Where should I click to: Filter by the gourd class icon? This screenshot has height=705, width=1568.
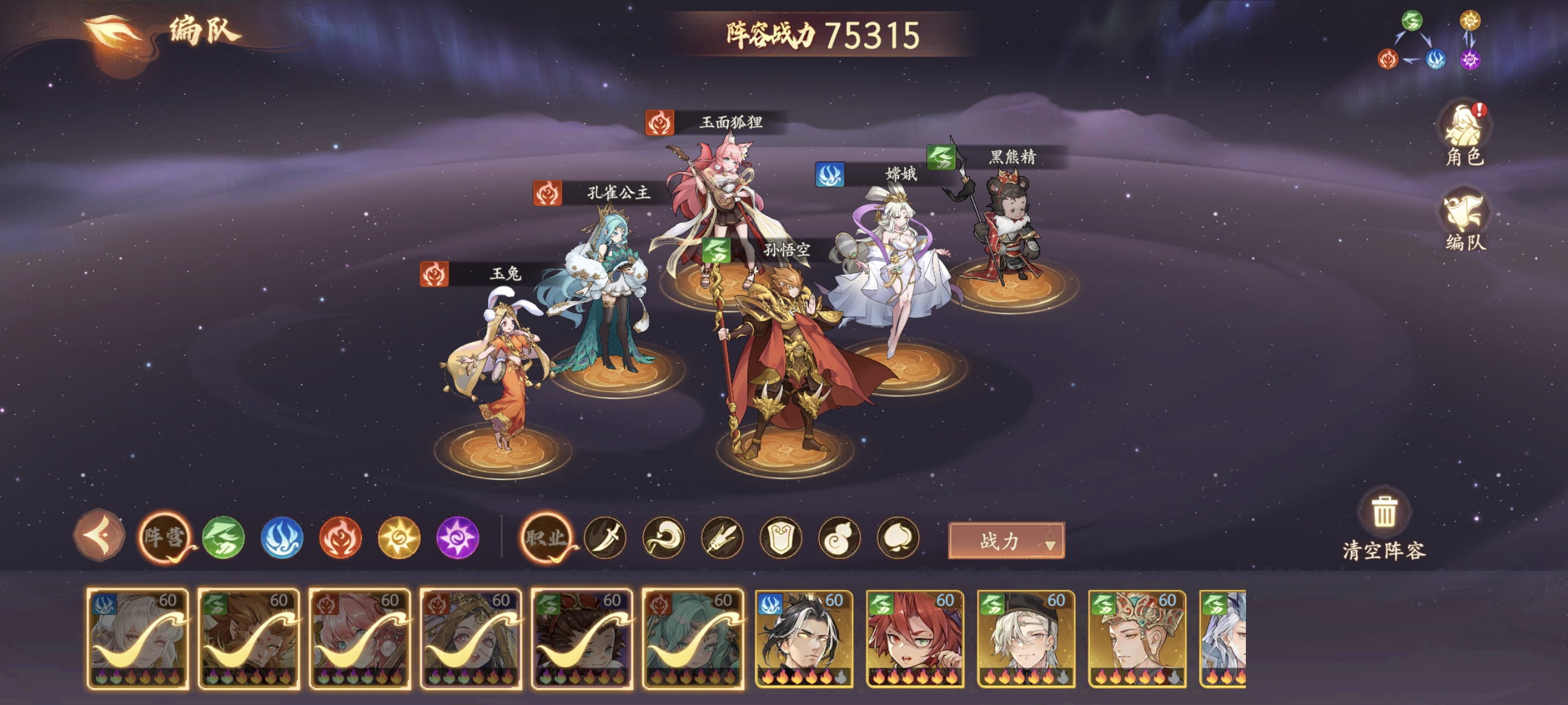840,538
